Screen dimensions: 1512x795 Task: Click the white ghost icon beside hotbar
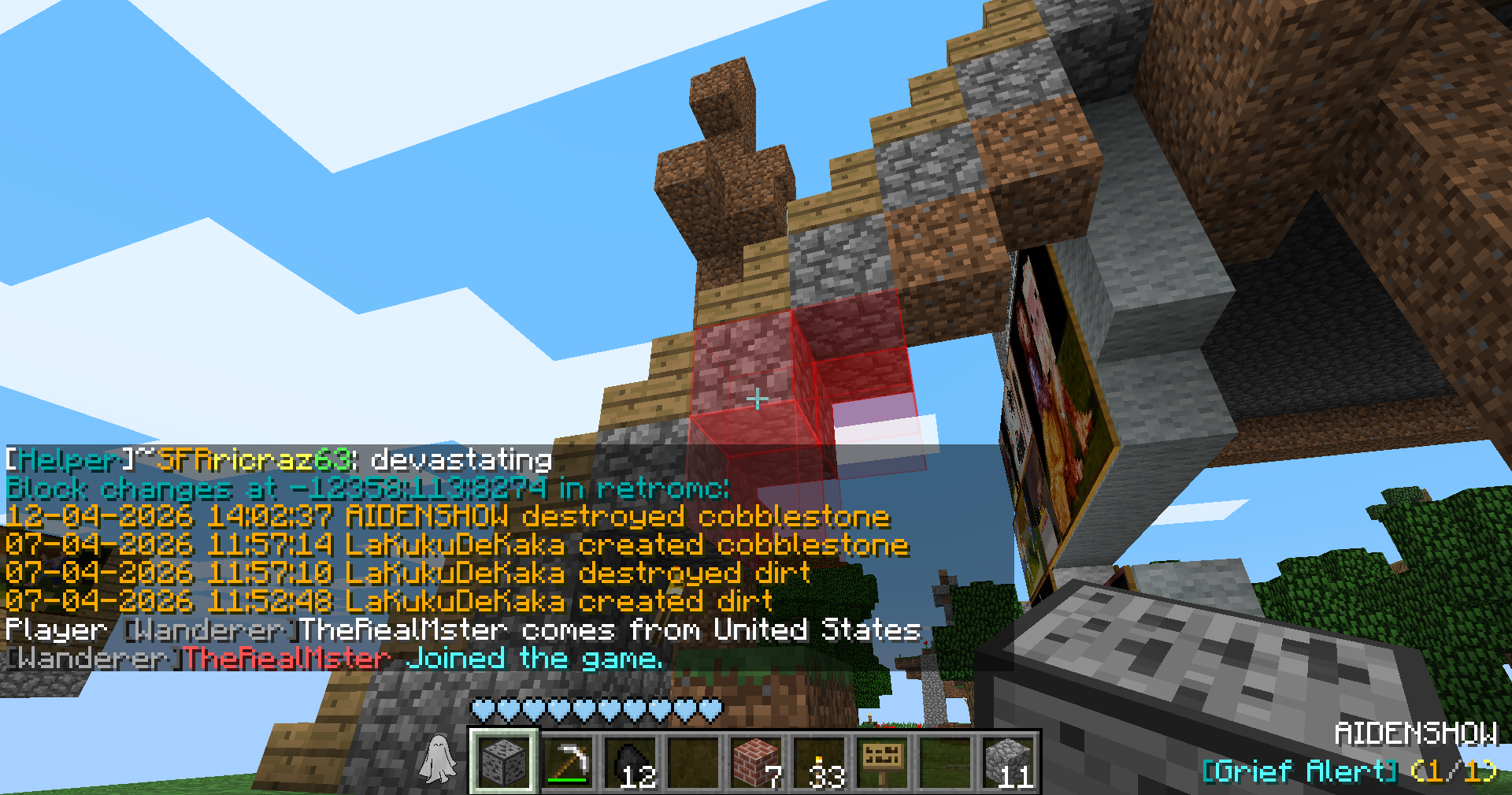tap(438, 760)
